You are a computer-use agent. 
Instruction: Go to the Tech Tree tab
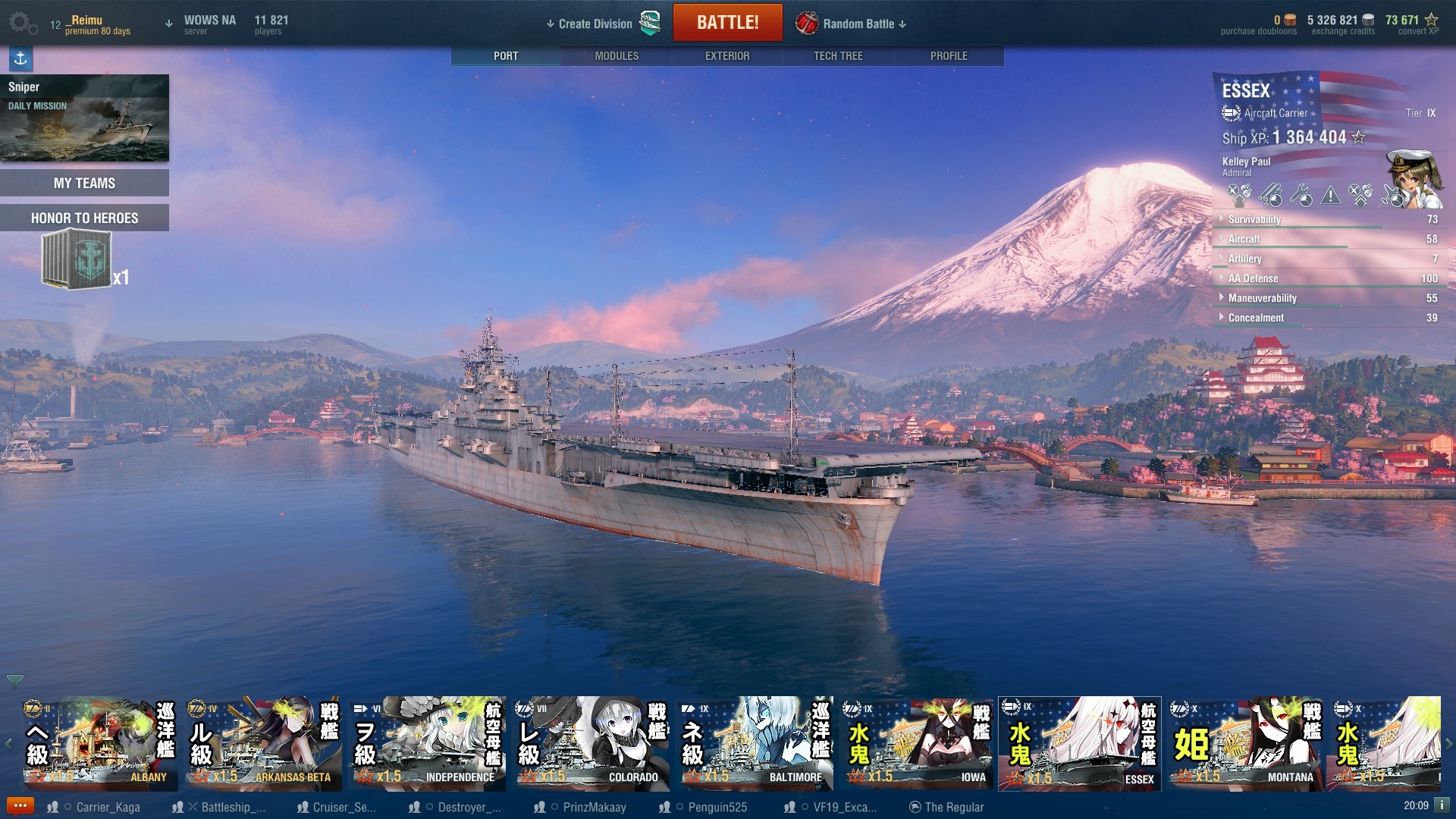point(837,56)
